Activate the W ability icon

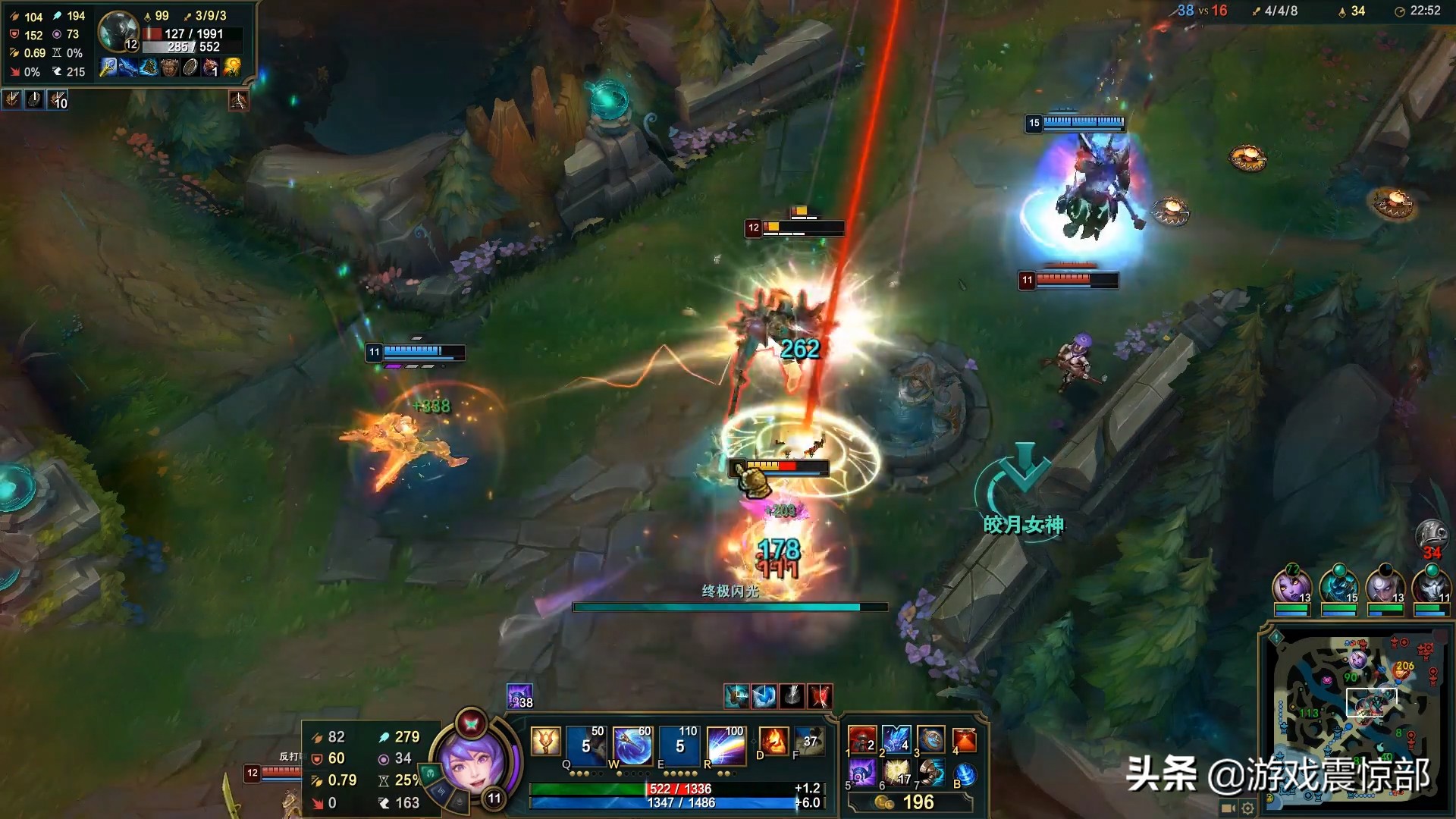(x=632, y=745)
